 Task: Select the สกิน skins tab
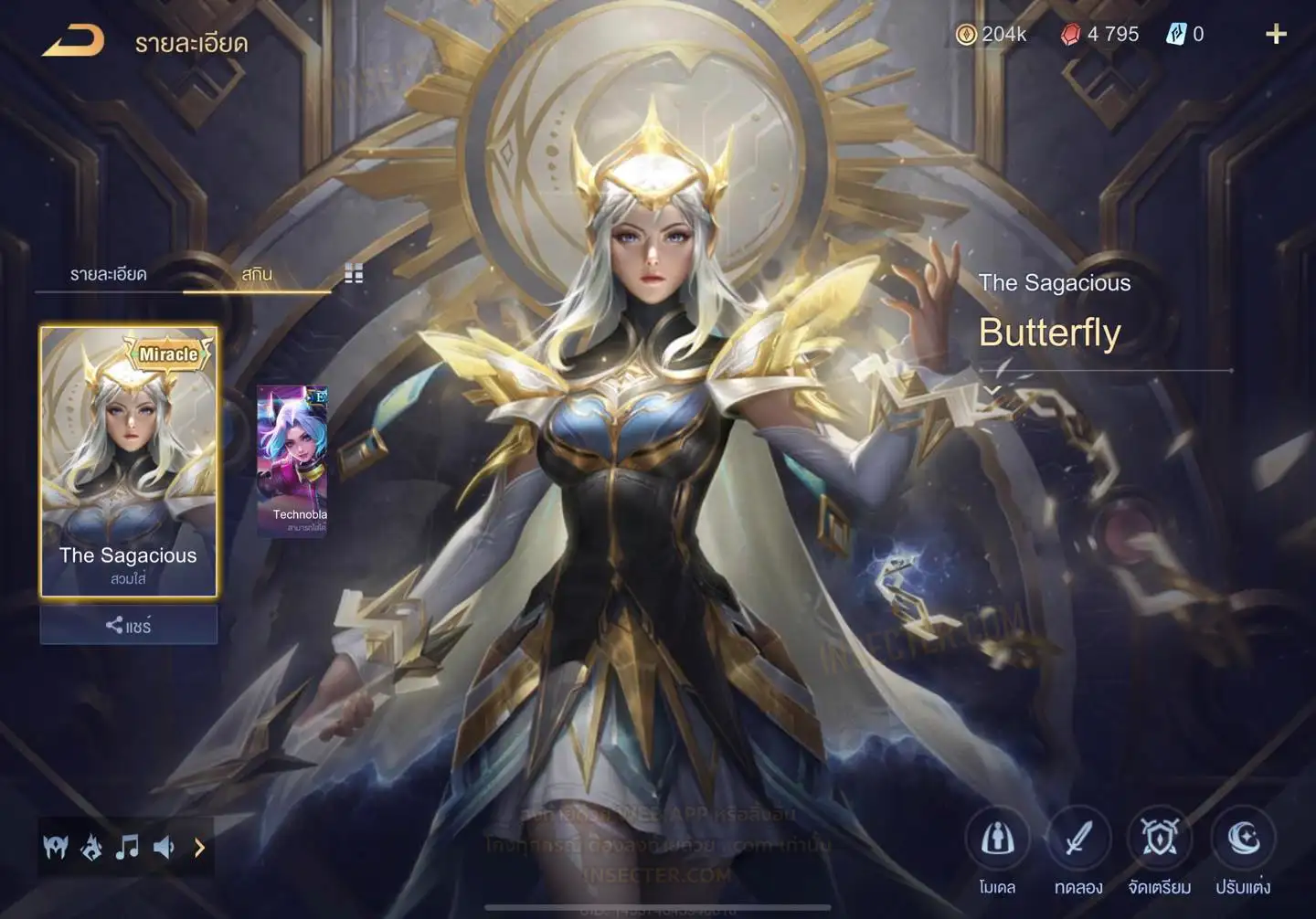coord(257,274)
